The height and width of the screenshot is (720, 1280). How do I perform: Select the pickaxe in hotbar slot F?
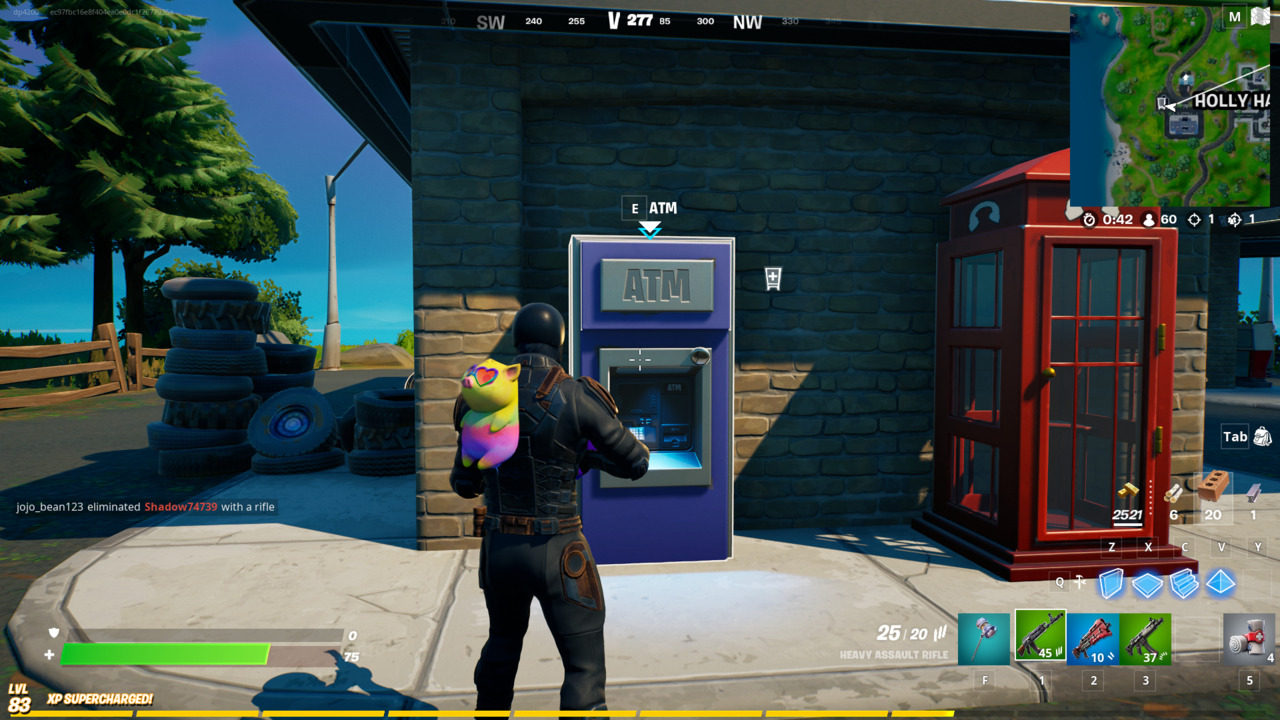coord(983,638)
